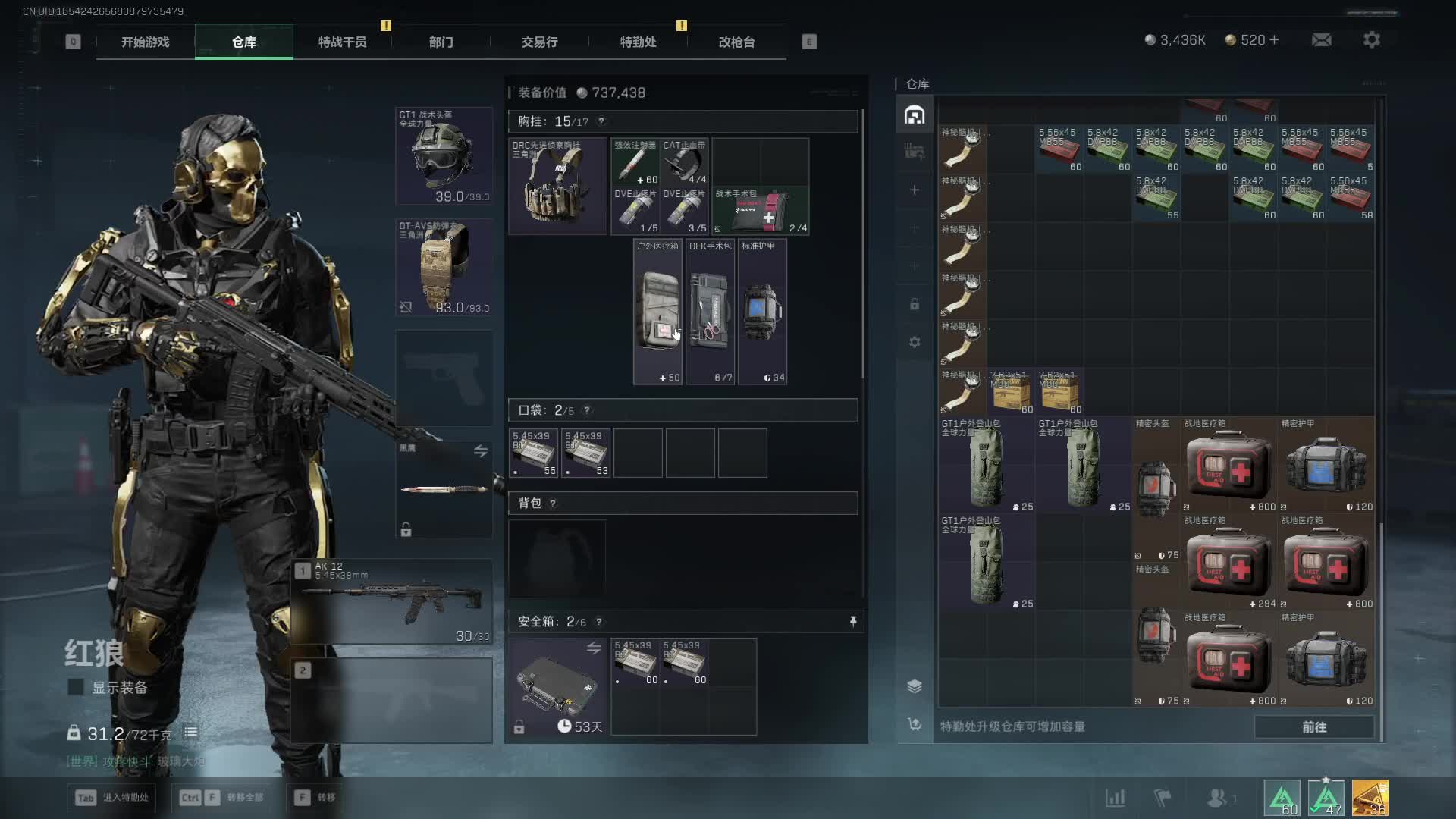Select the DT-AVS body armor slot
The image size is (1456, 819).
tap(444, 268)
